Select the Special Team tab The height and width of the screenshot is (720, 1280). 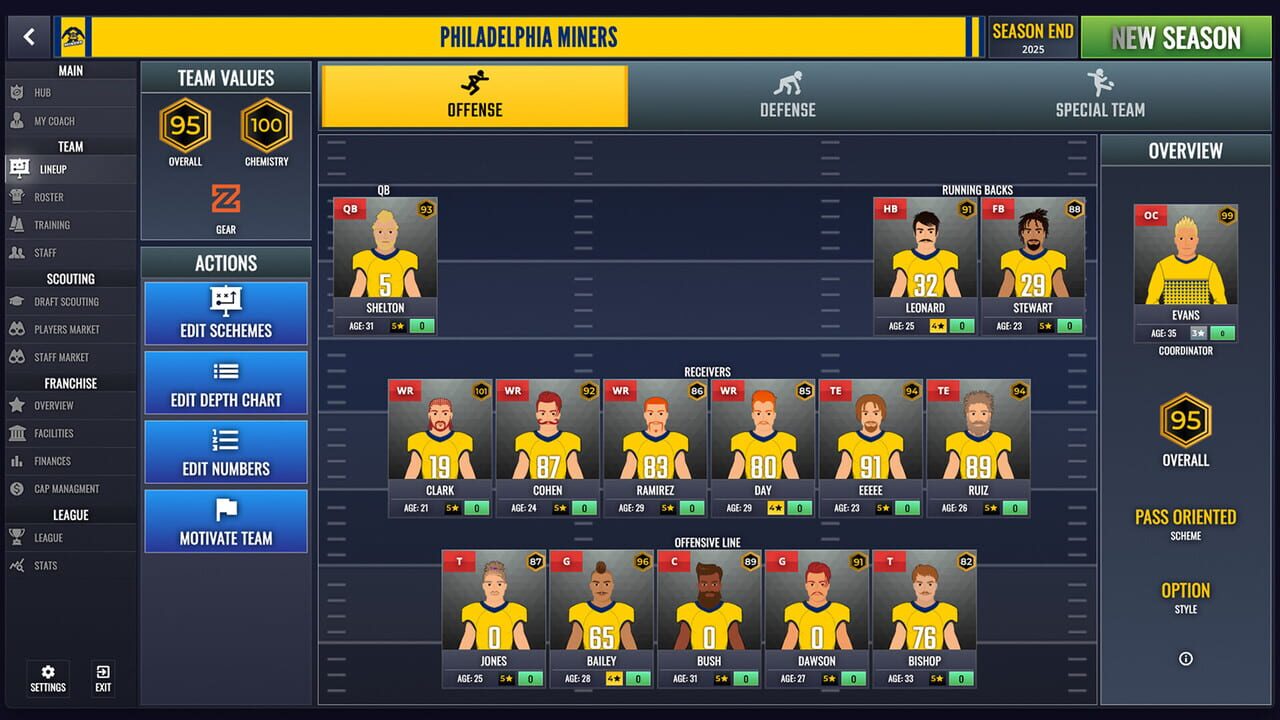(1098, 97)
